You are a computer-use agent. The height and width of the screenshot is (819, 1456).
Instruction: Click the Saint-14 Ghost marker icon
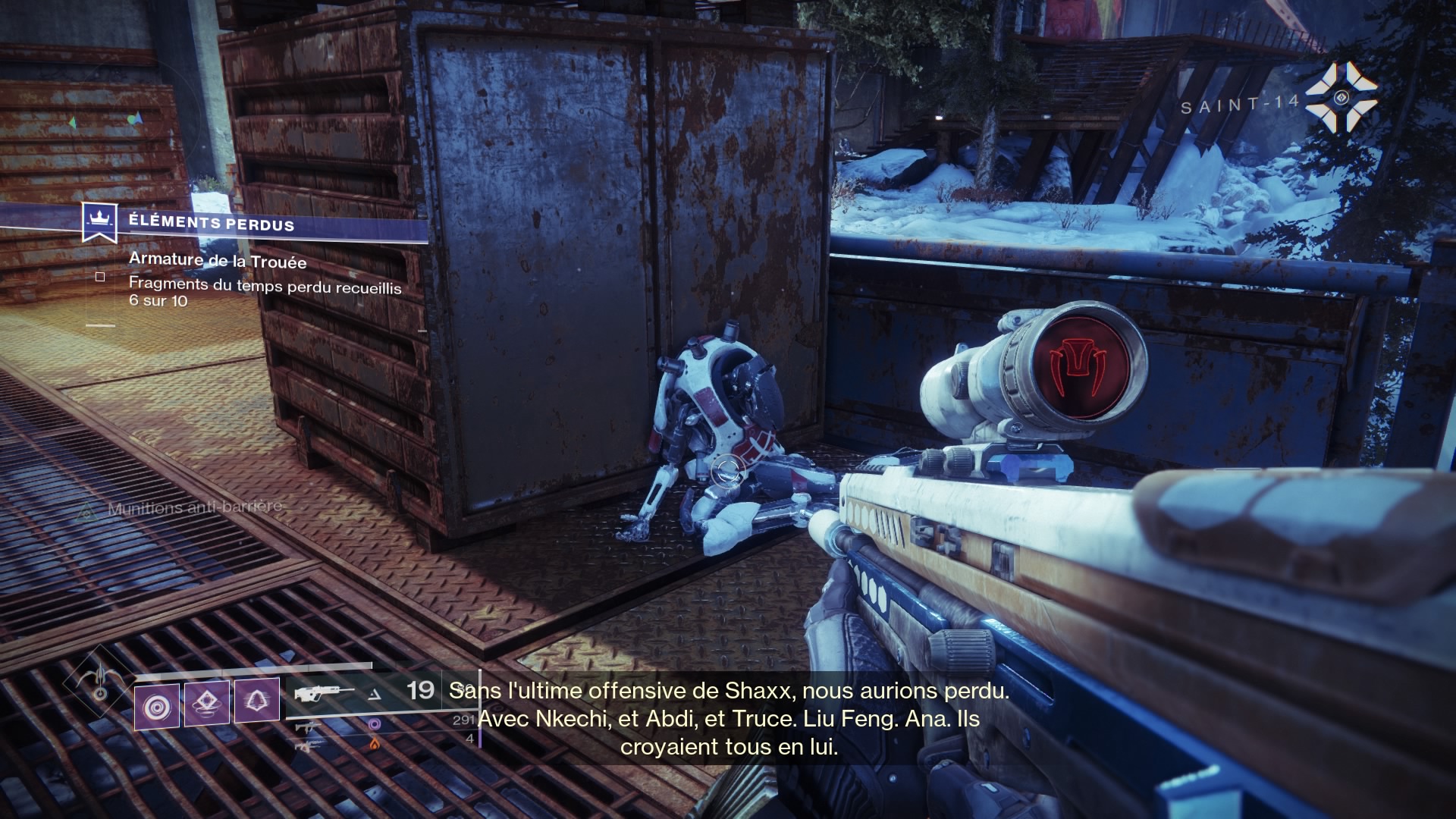click(1341, 97)
